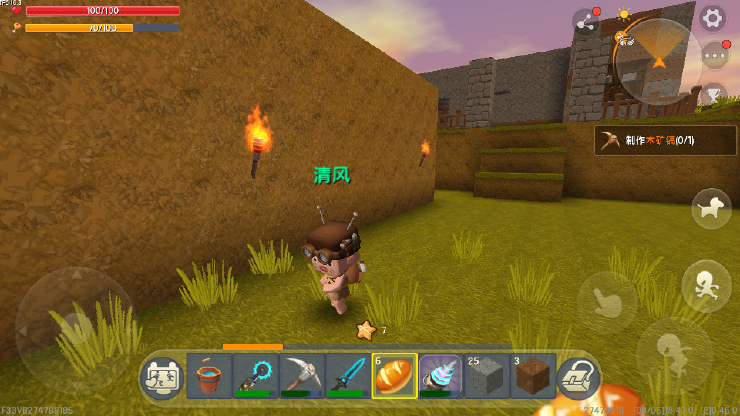Select the brown dirt block stack
This screenshot has height=416, width=740.
533,377
